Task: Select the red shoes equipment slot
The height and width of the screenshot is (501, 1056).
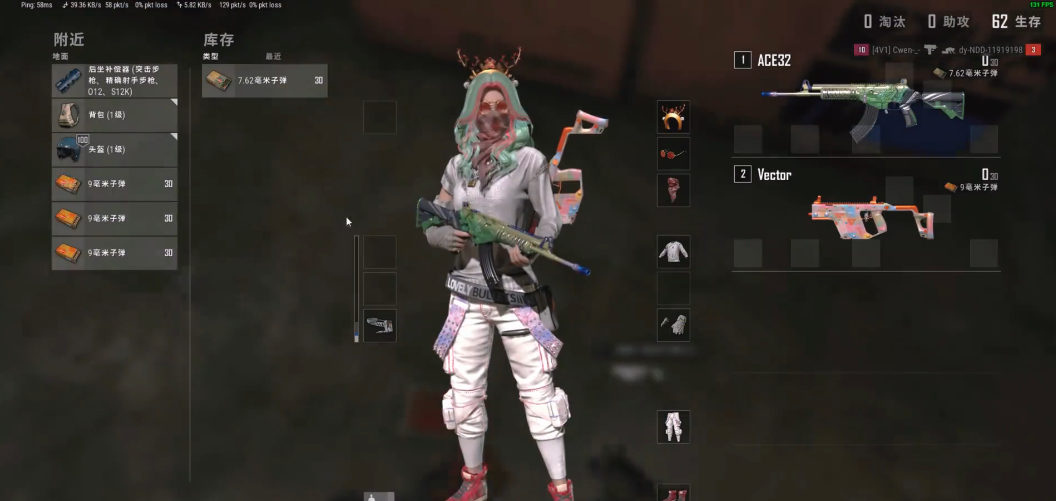Action: tap(673, 493)
